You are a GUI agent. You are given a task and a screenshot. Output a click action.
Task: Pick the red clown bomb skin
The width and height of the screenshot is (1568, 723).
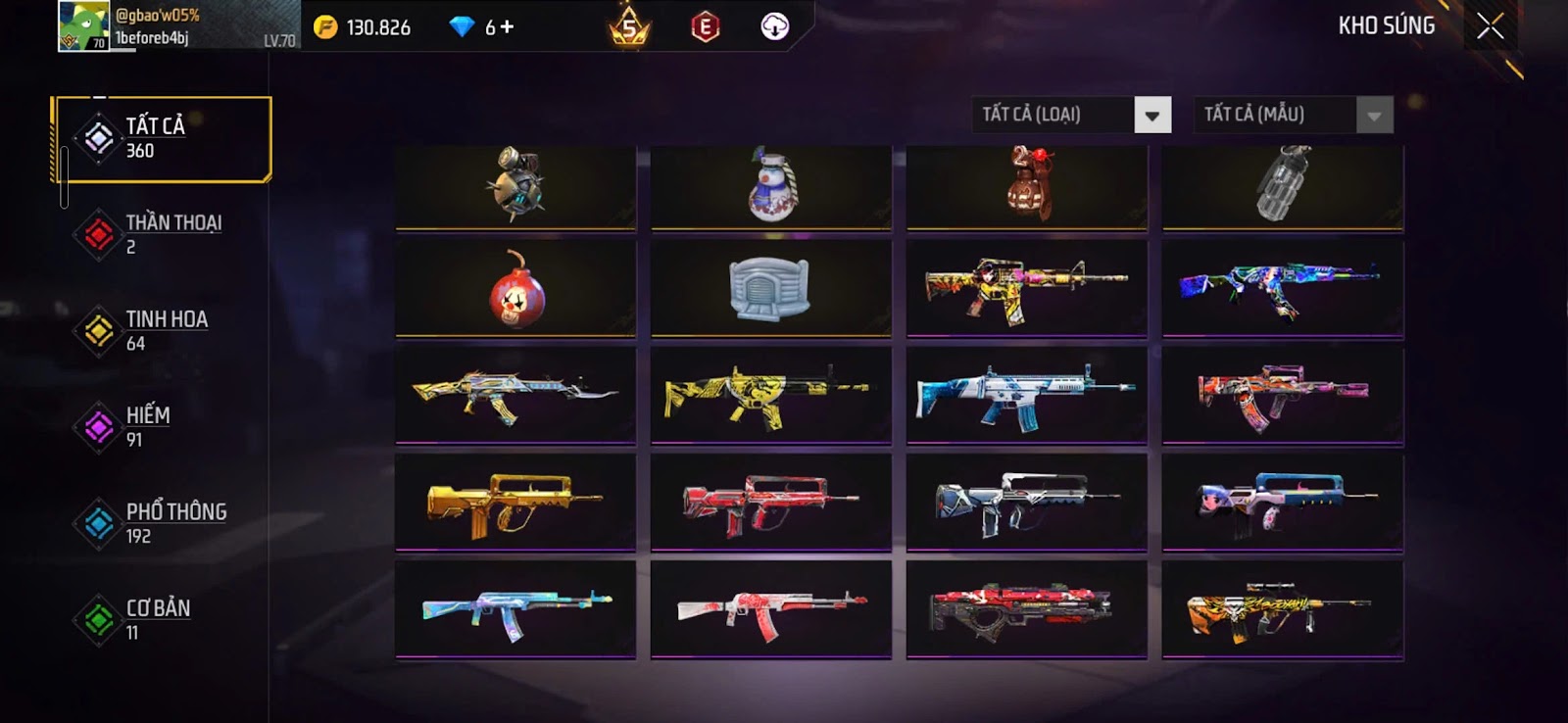(515, 290)
